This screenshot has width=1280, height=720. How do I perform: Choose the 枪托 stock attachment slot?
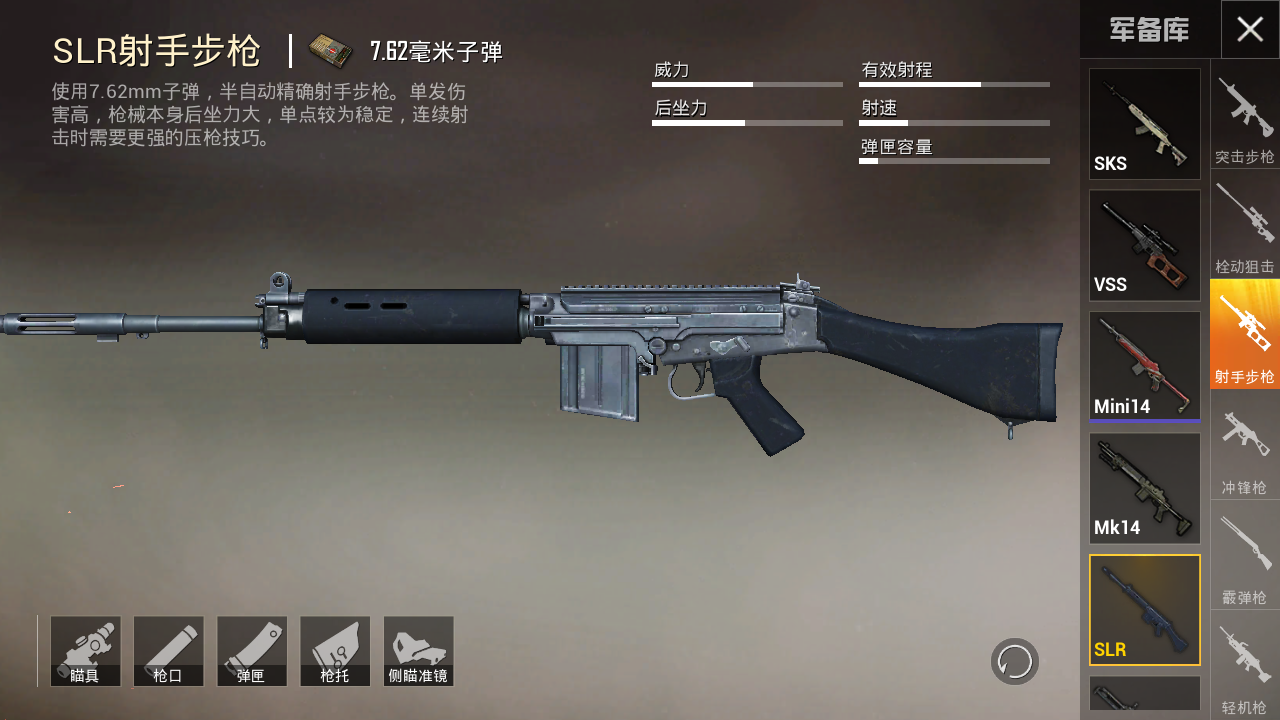tap(335, 651)
